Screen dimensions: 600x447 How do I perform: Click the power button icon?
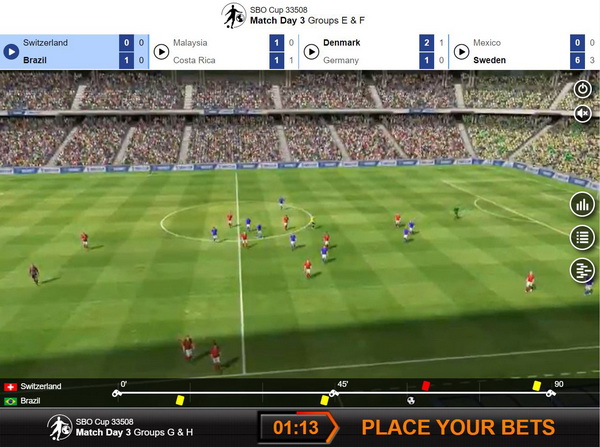582,89
